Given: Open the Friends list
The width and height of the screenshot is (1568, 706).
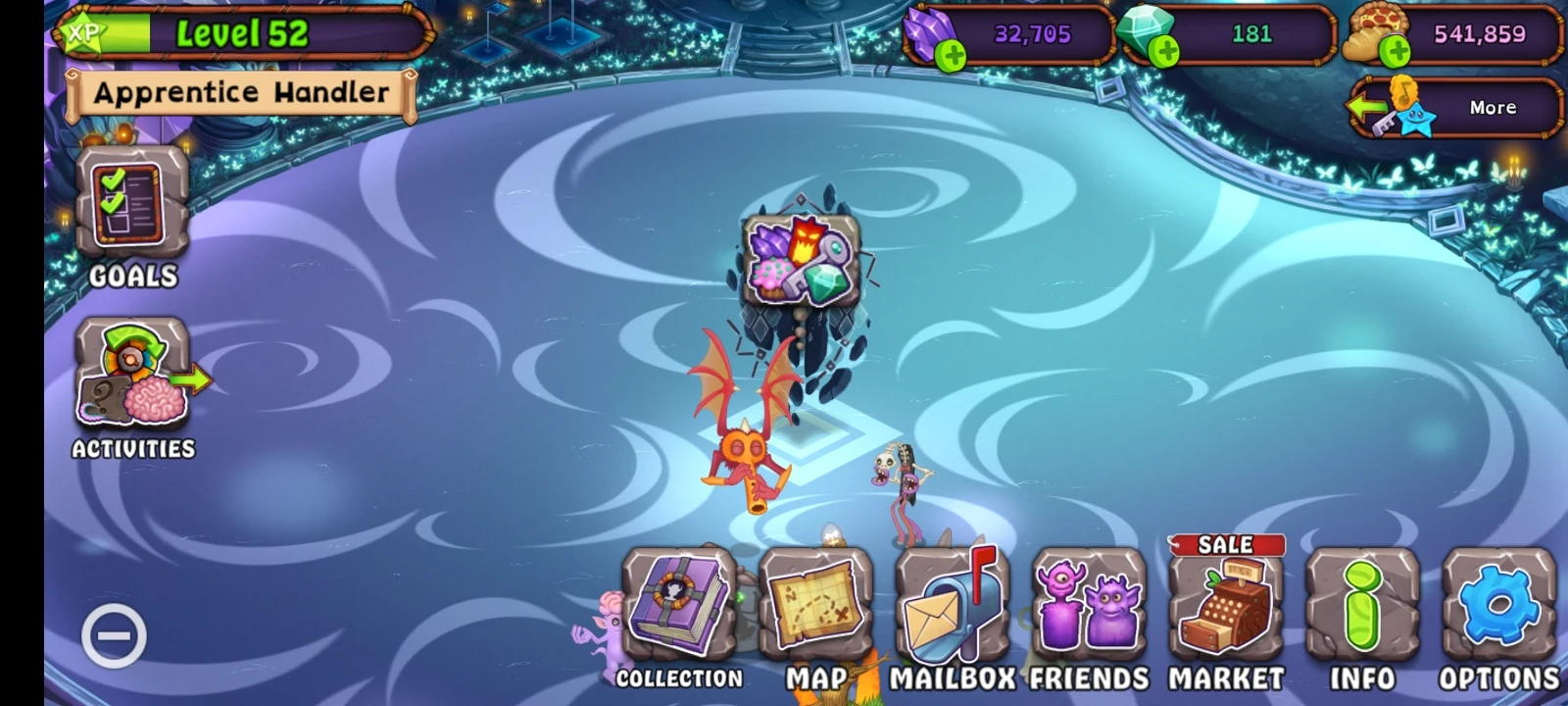Looking at the screenshot, I should click(x=1091, y=608).
